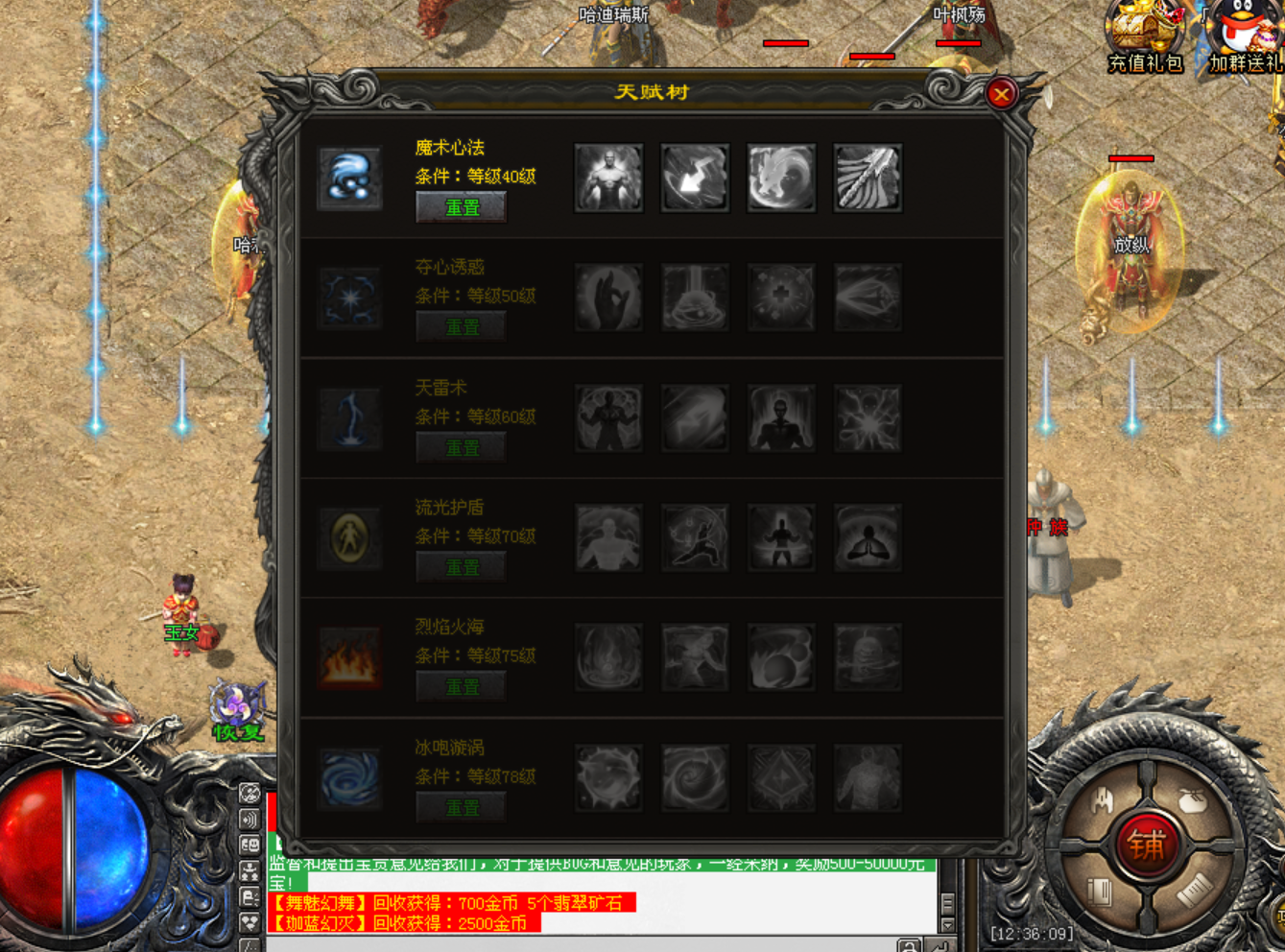
Task: Reset the 魔术心法 talent row
Action: [x=462, y=207]
